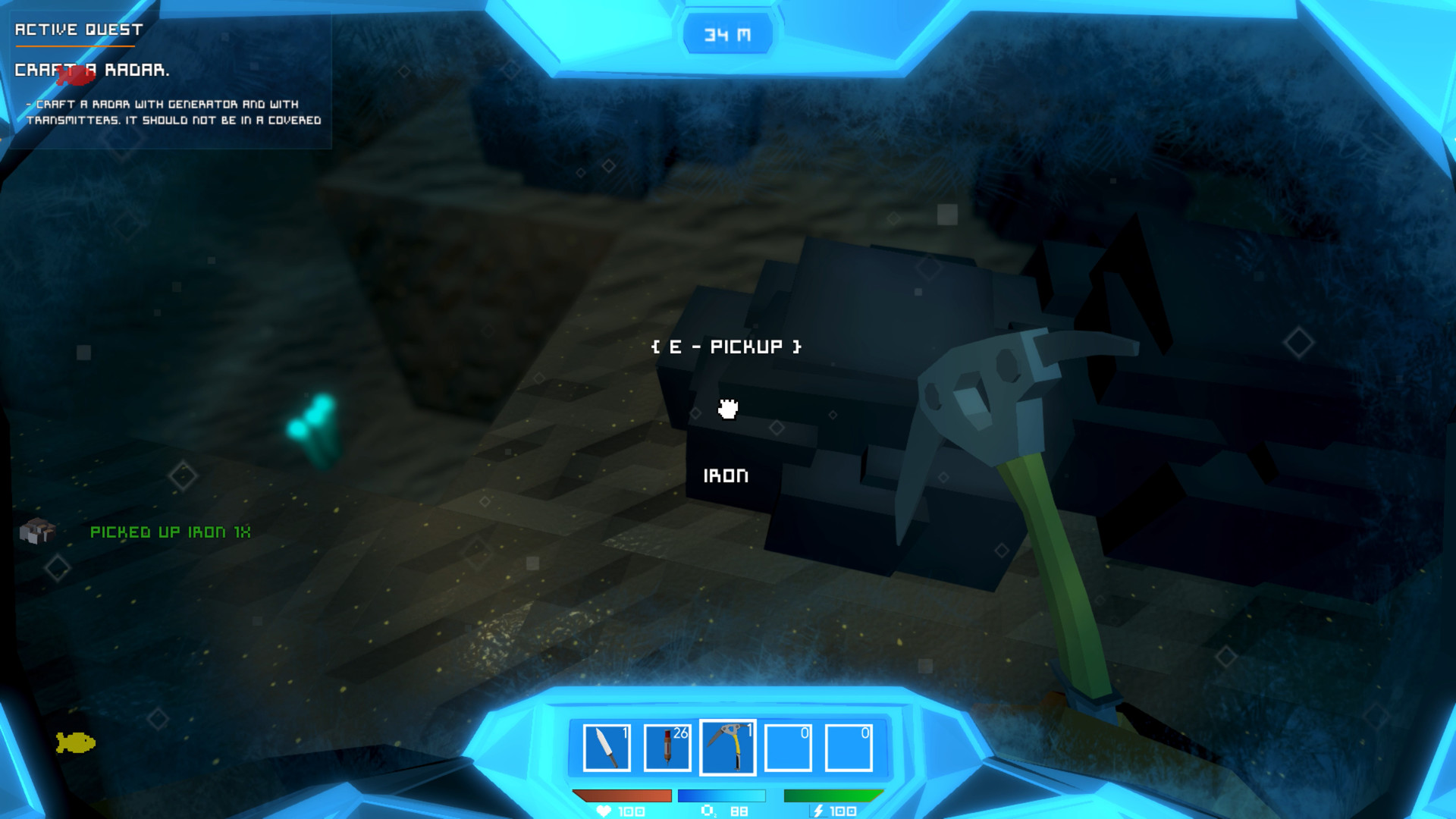Click the PICKED UP IRON 1X message
Screen dimensions: 1456x819
tap(171, 532)
